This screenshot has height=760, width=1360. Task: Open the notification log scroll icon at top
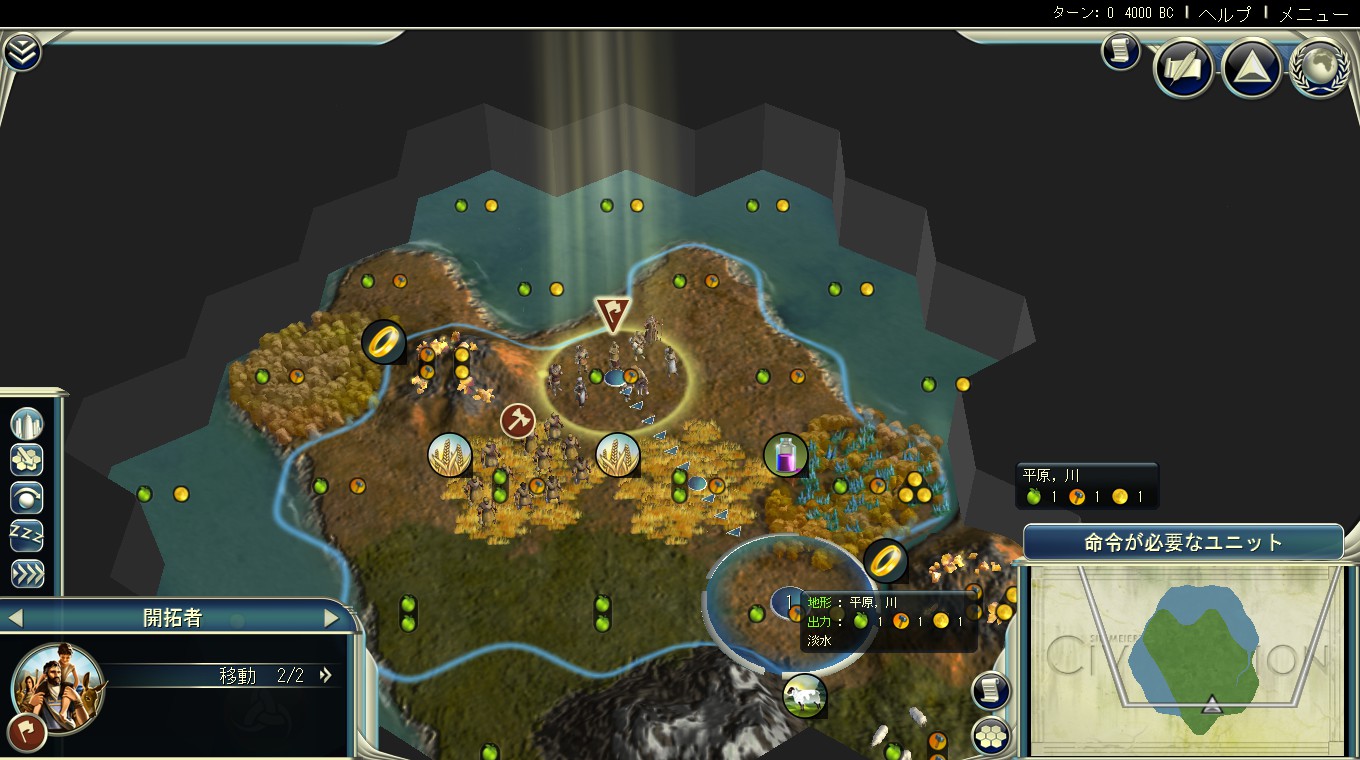1121,51
